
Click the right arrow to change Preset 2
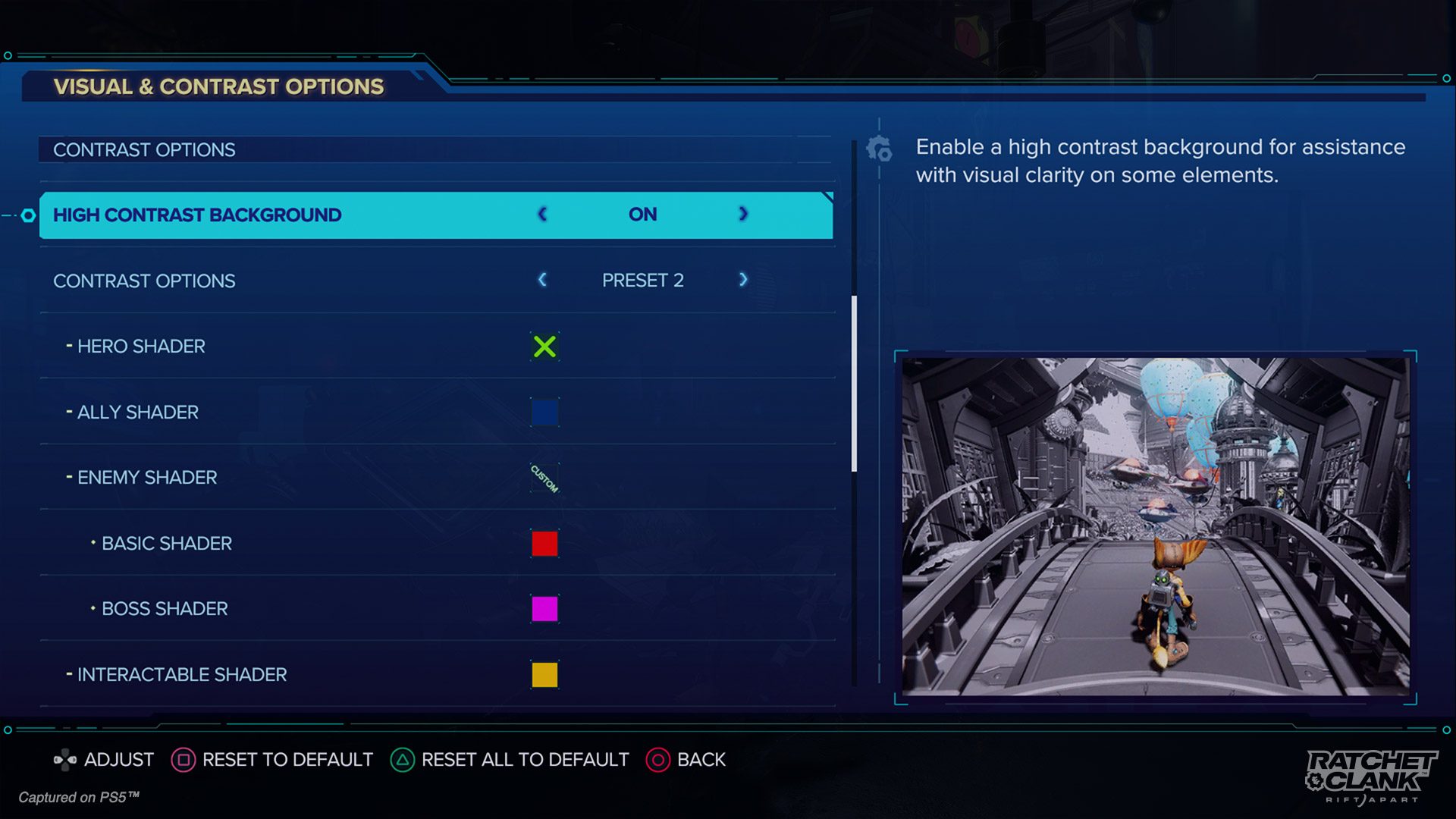click(742, 280)
